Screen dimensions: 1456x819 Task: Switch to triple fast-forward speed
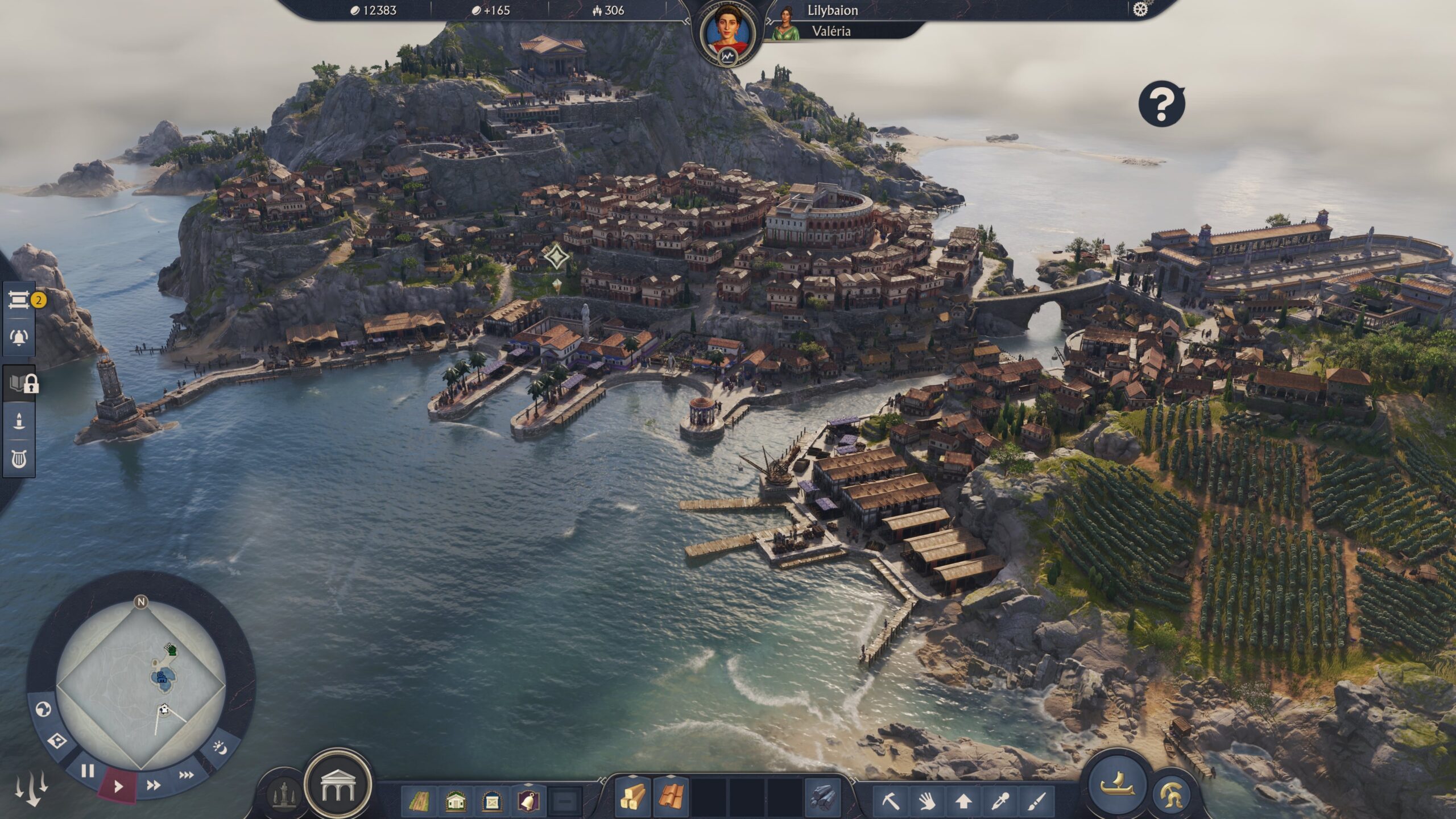point(186,775)
